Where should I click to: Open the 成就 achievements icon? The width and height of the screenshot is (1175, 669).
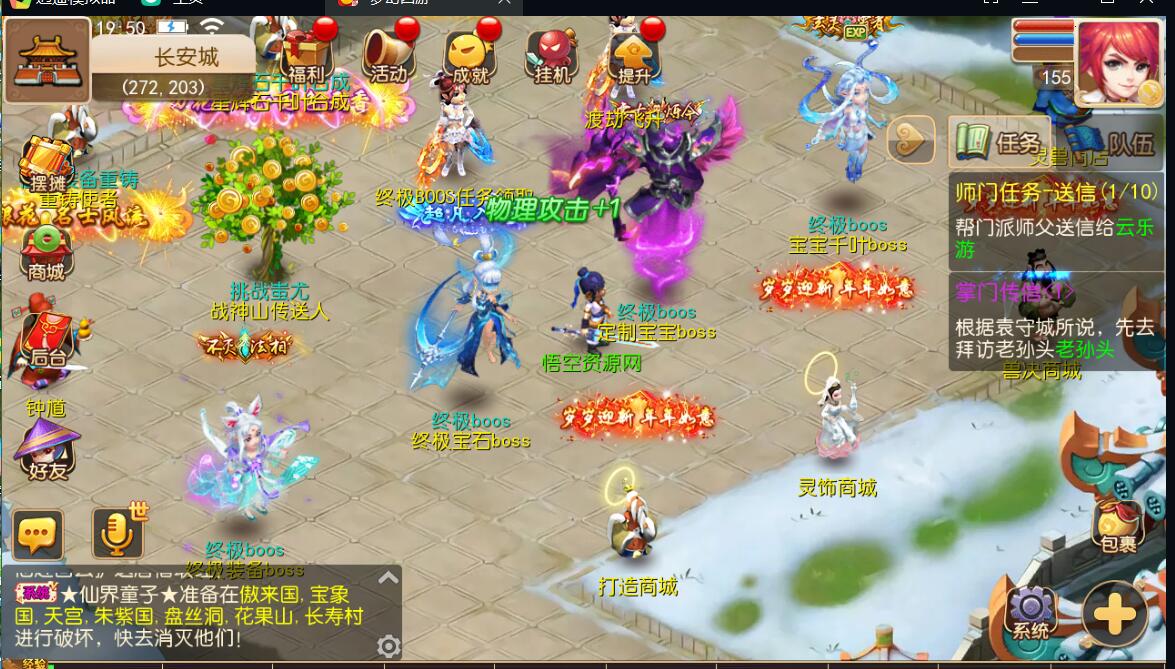coord(470,55)
